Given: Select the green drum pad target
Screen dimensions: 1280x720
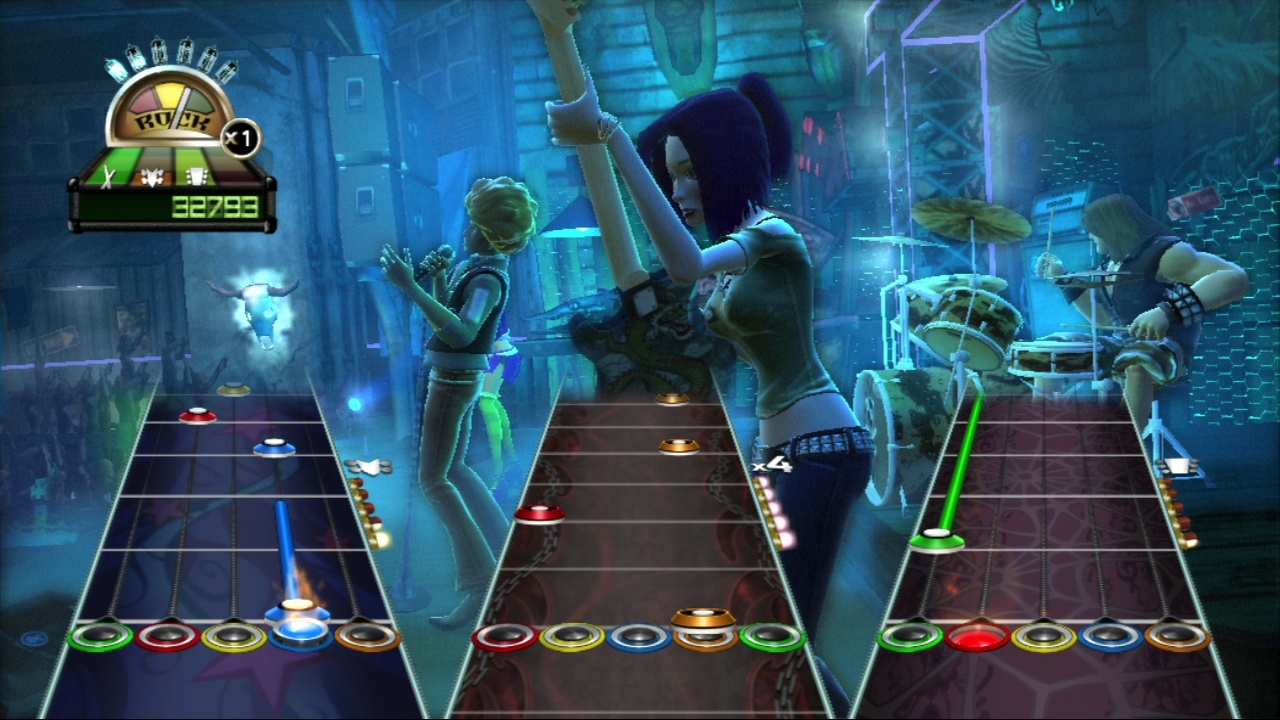Looking at the screenshot, I should pos(773,637).
